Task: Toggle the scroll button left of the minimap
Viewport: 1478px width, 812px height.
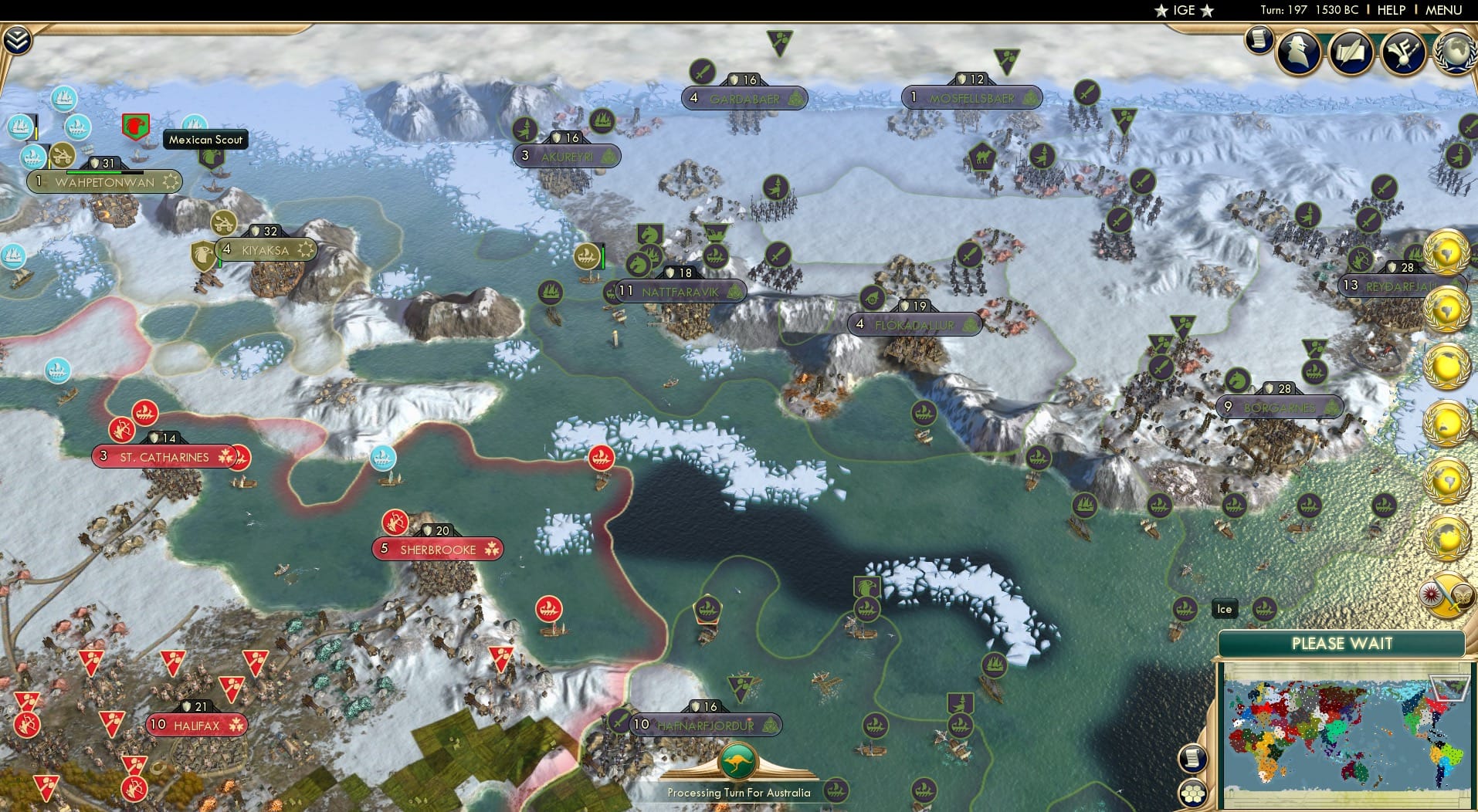Action: tap(1193, 759)
